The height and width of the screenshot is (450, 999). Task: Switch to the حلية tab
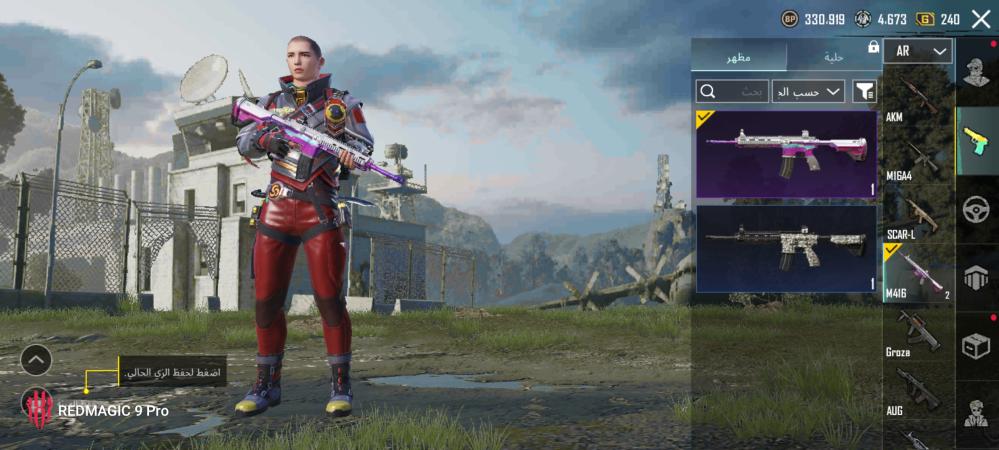(x=834, y=56)
